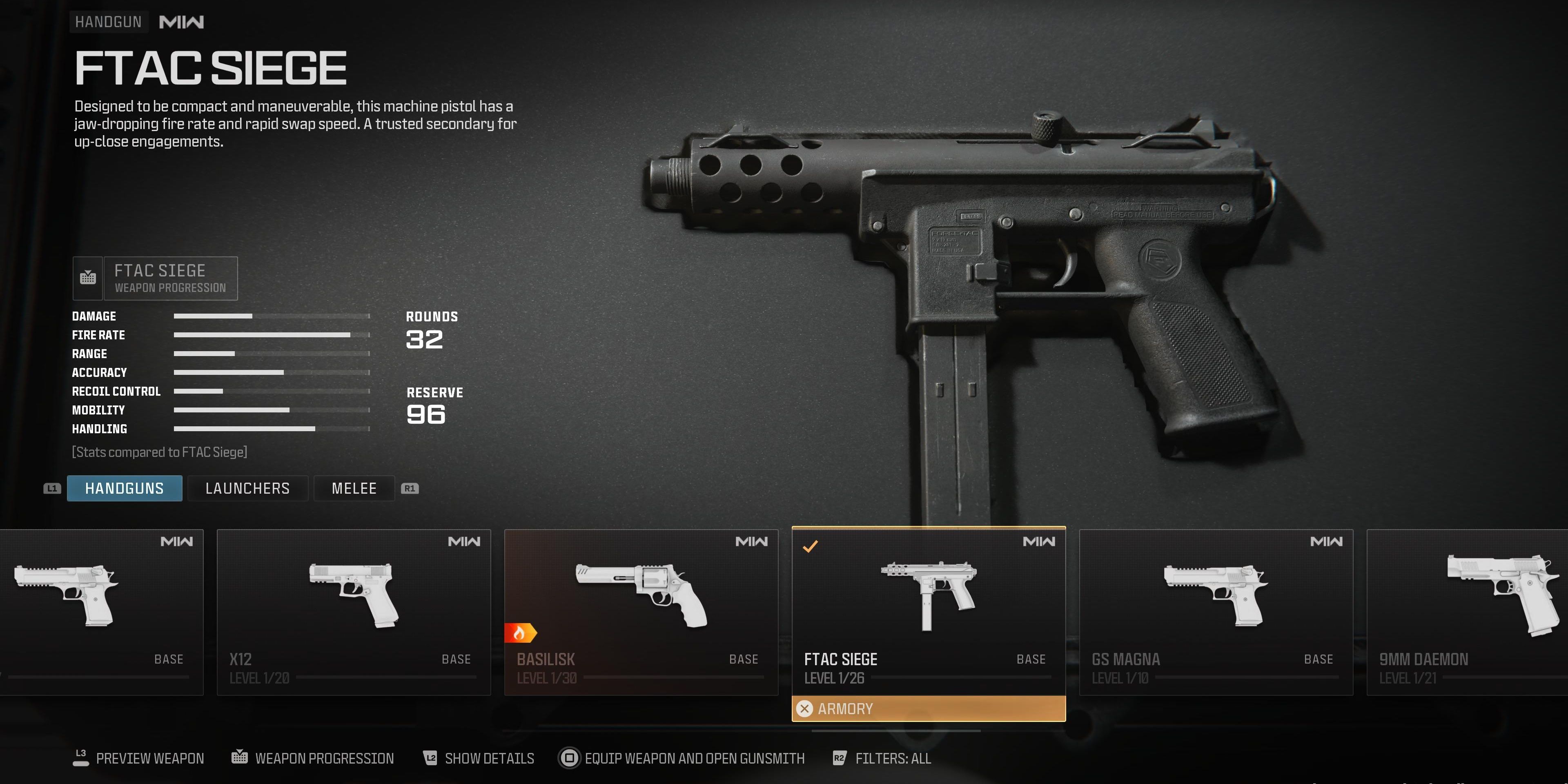Click the weapon progression crate icon near FTAC SIEGE

click(x=88, y=278)
